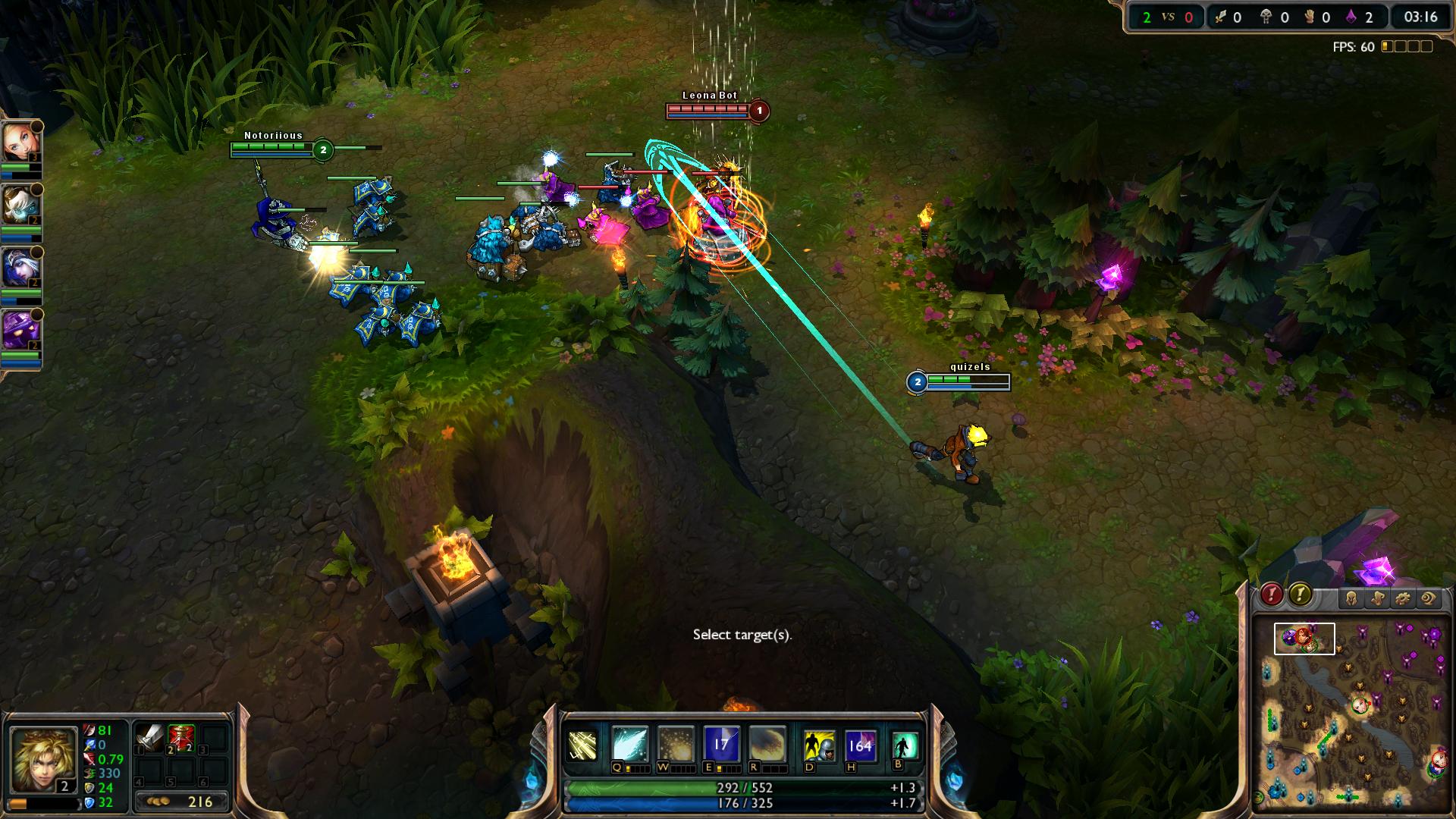This screenshot has width=1456, height=819.
Task: Select the blonde Lux ally portrait
Action: [19, 141]
